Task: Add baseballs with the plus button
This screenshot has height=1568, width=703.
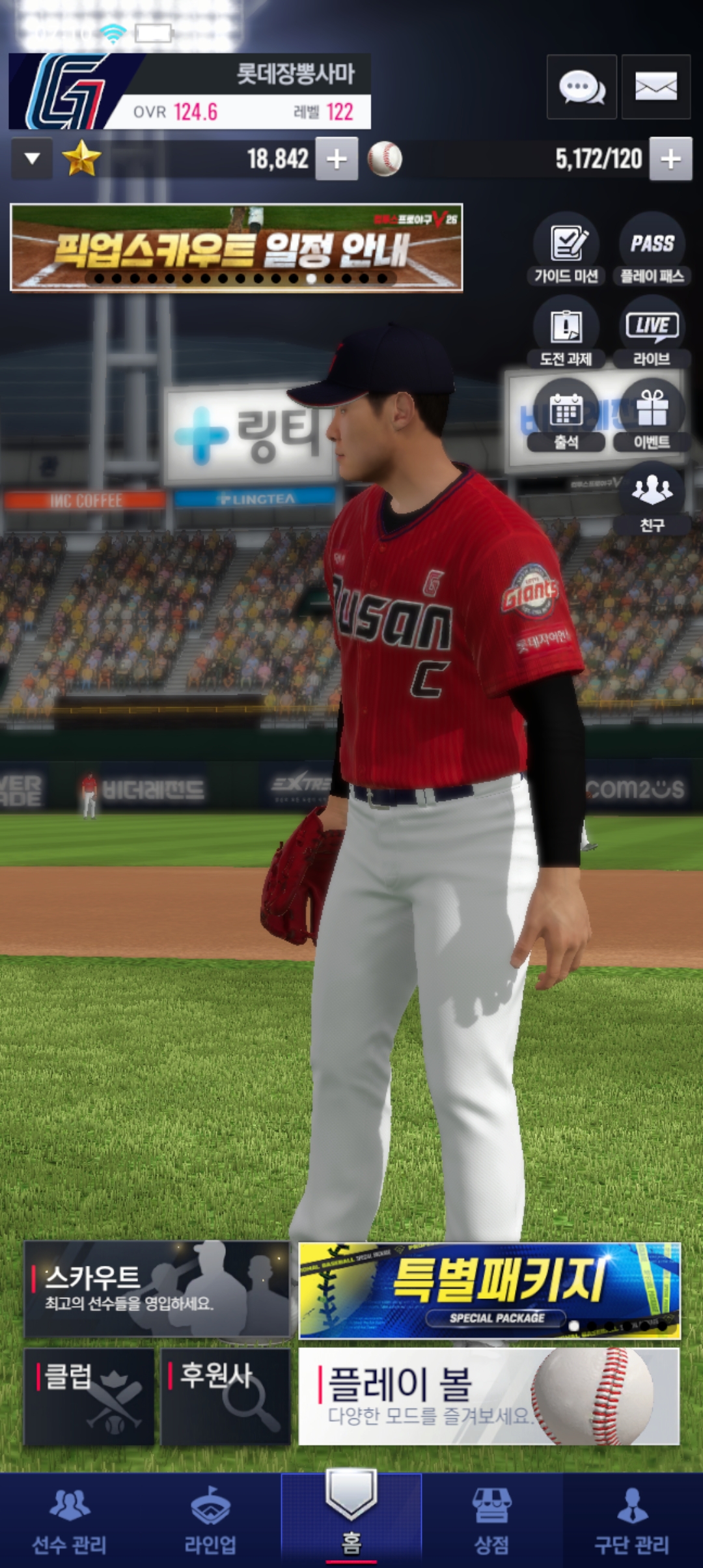Action: coord(670,159)
